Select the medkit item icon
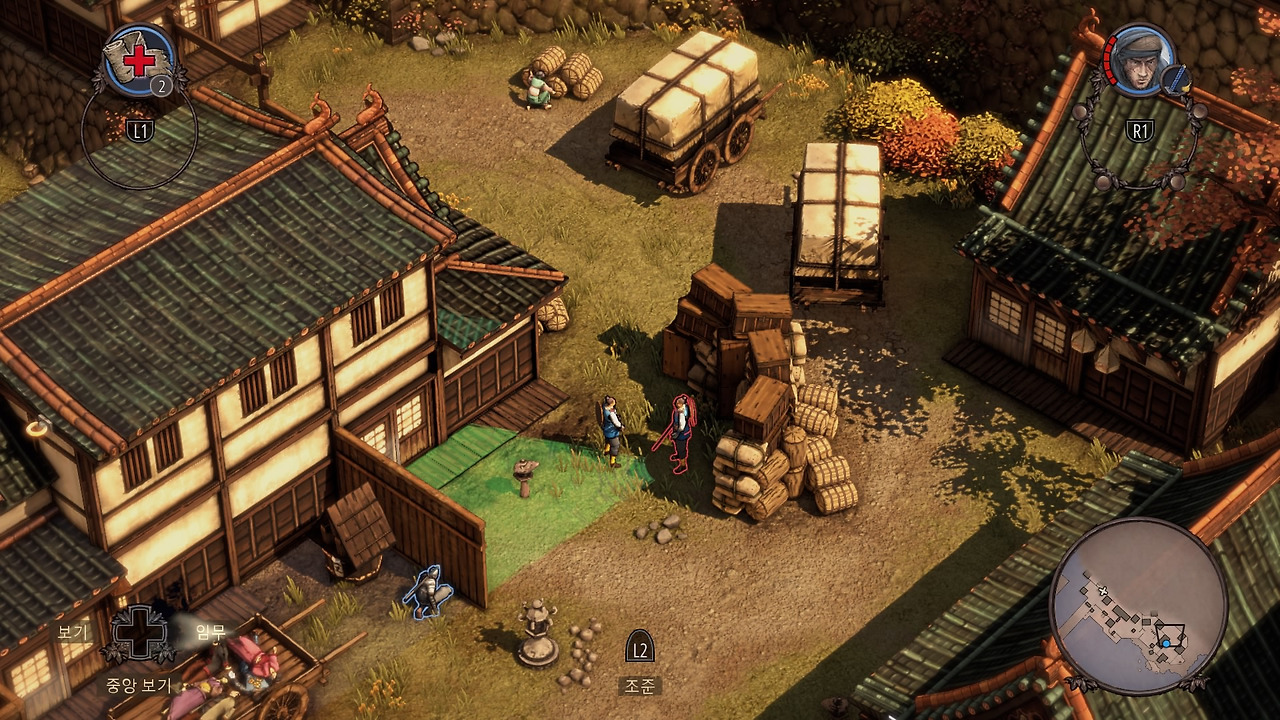 (x=139, y=60)
